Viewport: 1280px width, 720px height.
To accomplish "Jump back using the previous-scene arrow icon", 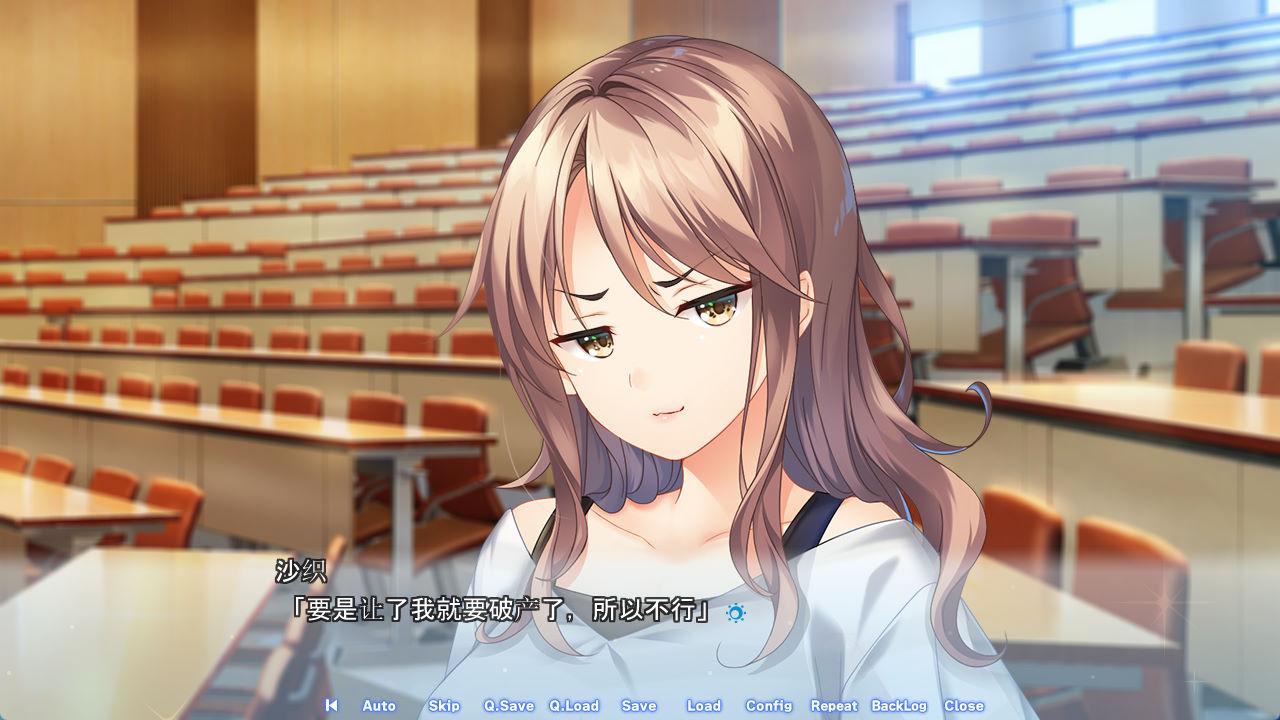I will pyautogui.click(x=331, y=705).
